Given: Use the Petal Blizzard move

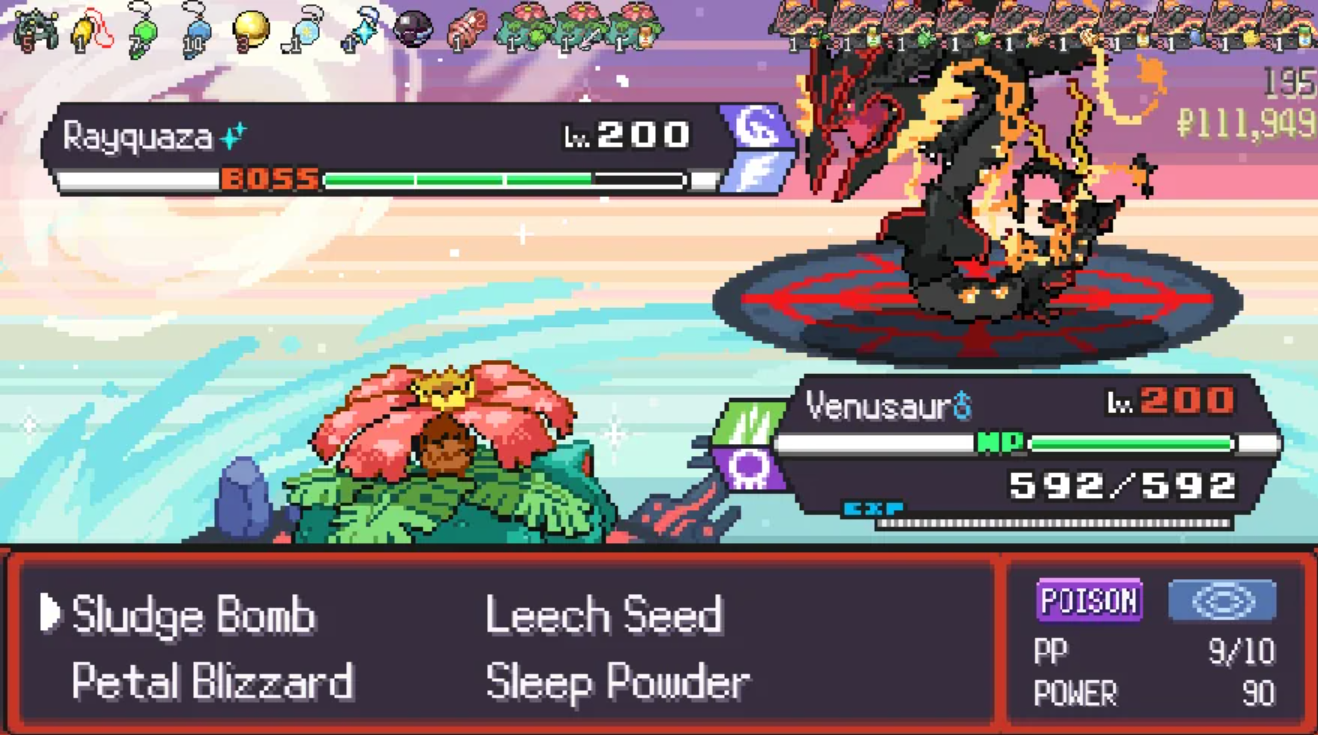Looking at the screenshot, I should click(212, 682).
